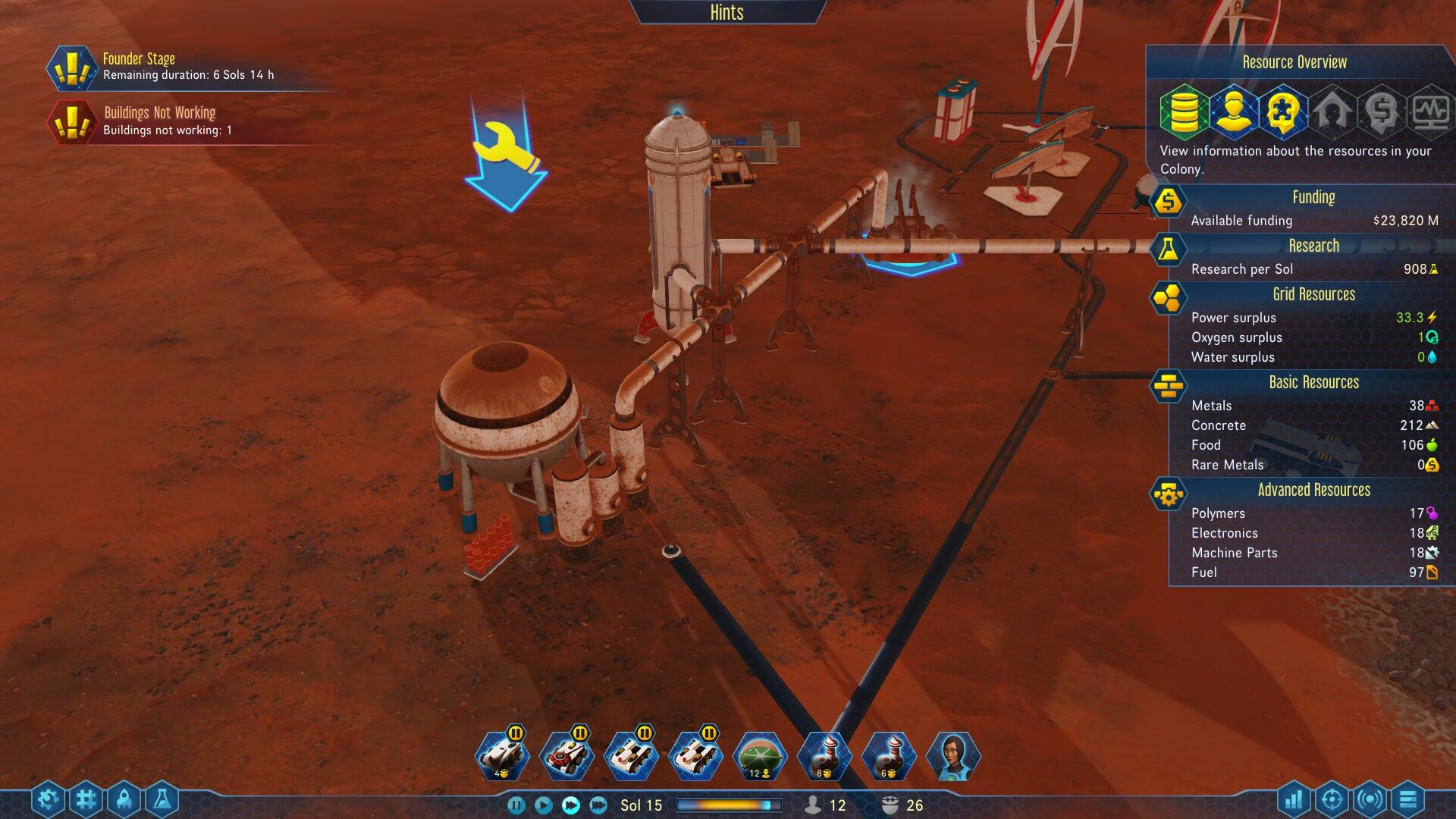Set game speed to double fast-forward
The height and width of the screenshot is (819, 1456).
(571, 805)
